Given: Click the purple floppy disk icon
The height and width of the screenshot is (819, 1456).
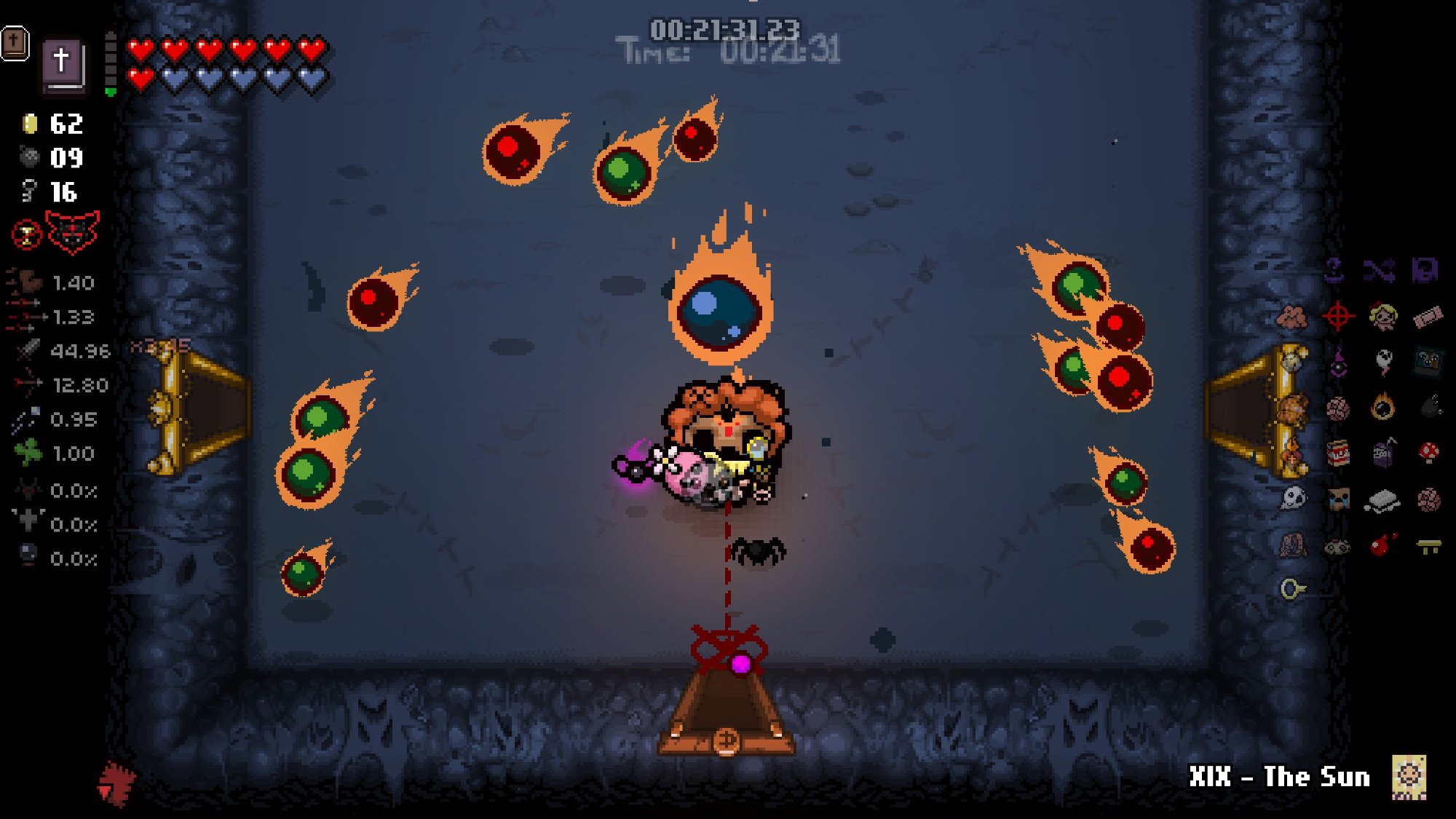Looking at the screenshot, I should point(1425,271).
